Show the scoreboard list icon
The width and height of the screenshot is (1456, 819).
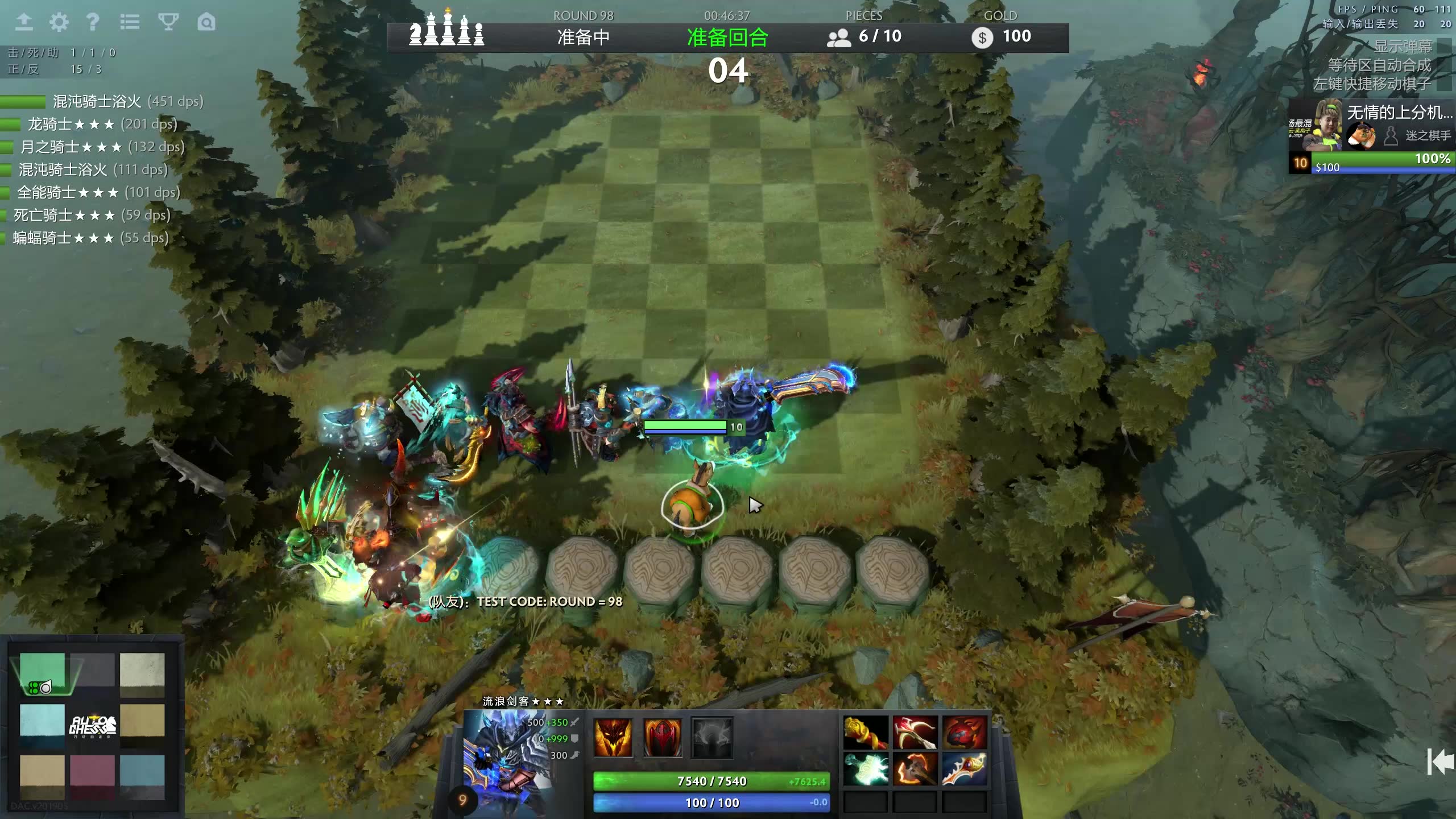(x=130, y=22)
